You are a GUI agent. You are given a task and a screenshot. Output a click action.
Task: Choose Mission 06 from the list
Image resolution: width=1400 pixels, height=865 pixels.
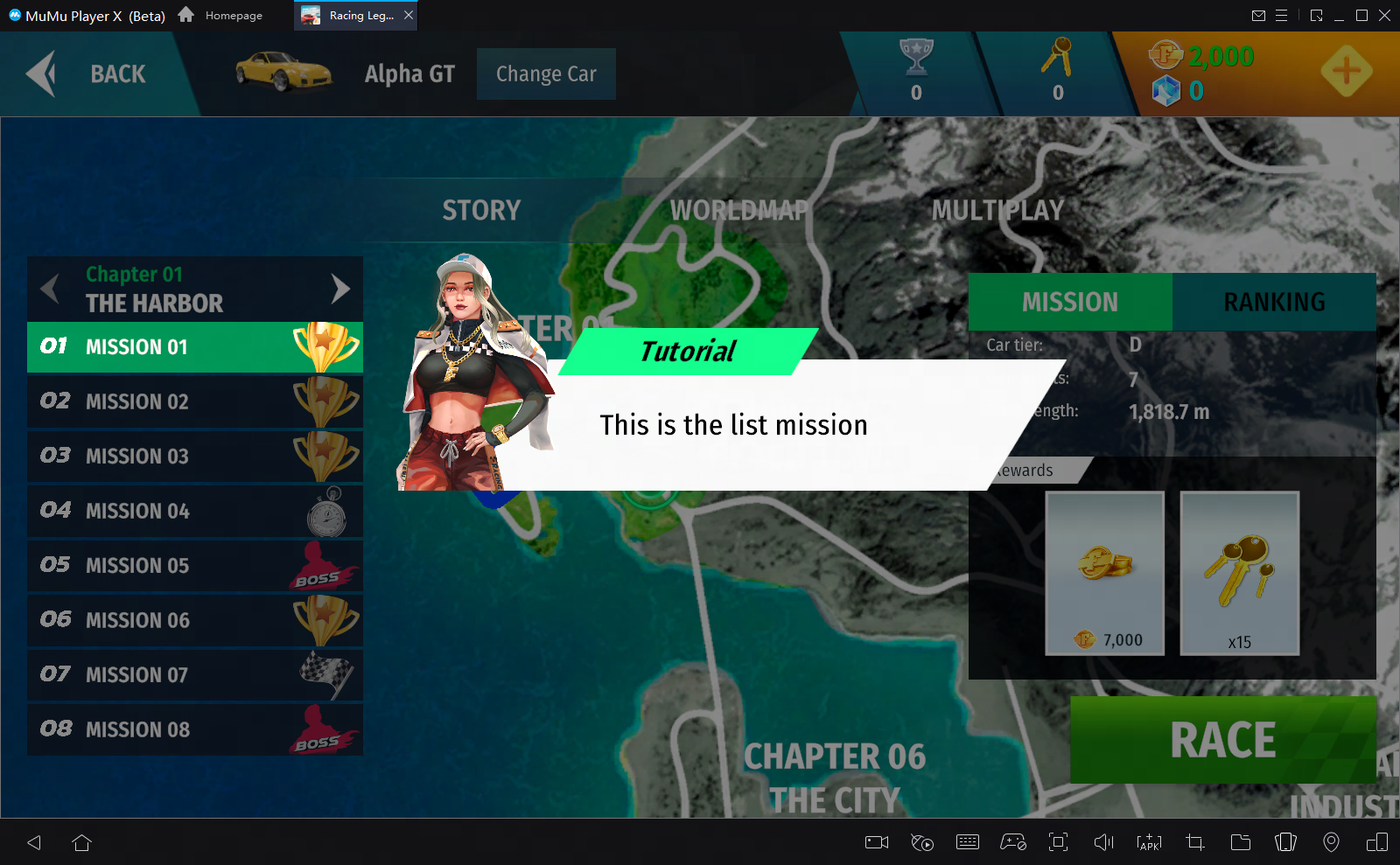(194, 621)
